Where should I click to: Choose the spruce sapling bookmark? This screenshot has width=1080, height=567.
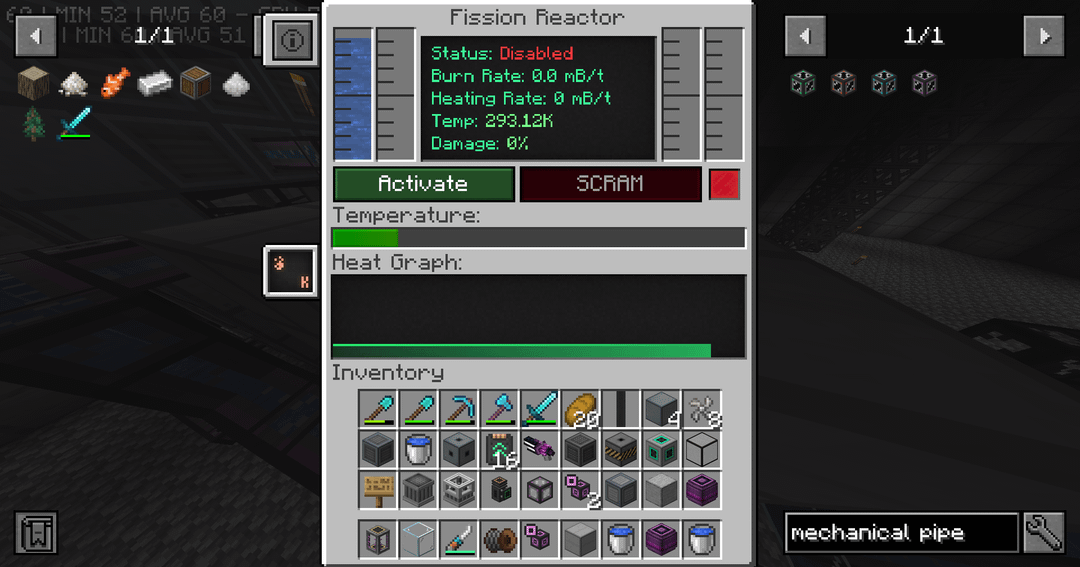pos(34,124)
